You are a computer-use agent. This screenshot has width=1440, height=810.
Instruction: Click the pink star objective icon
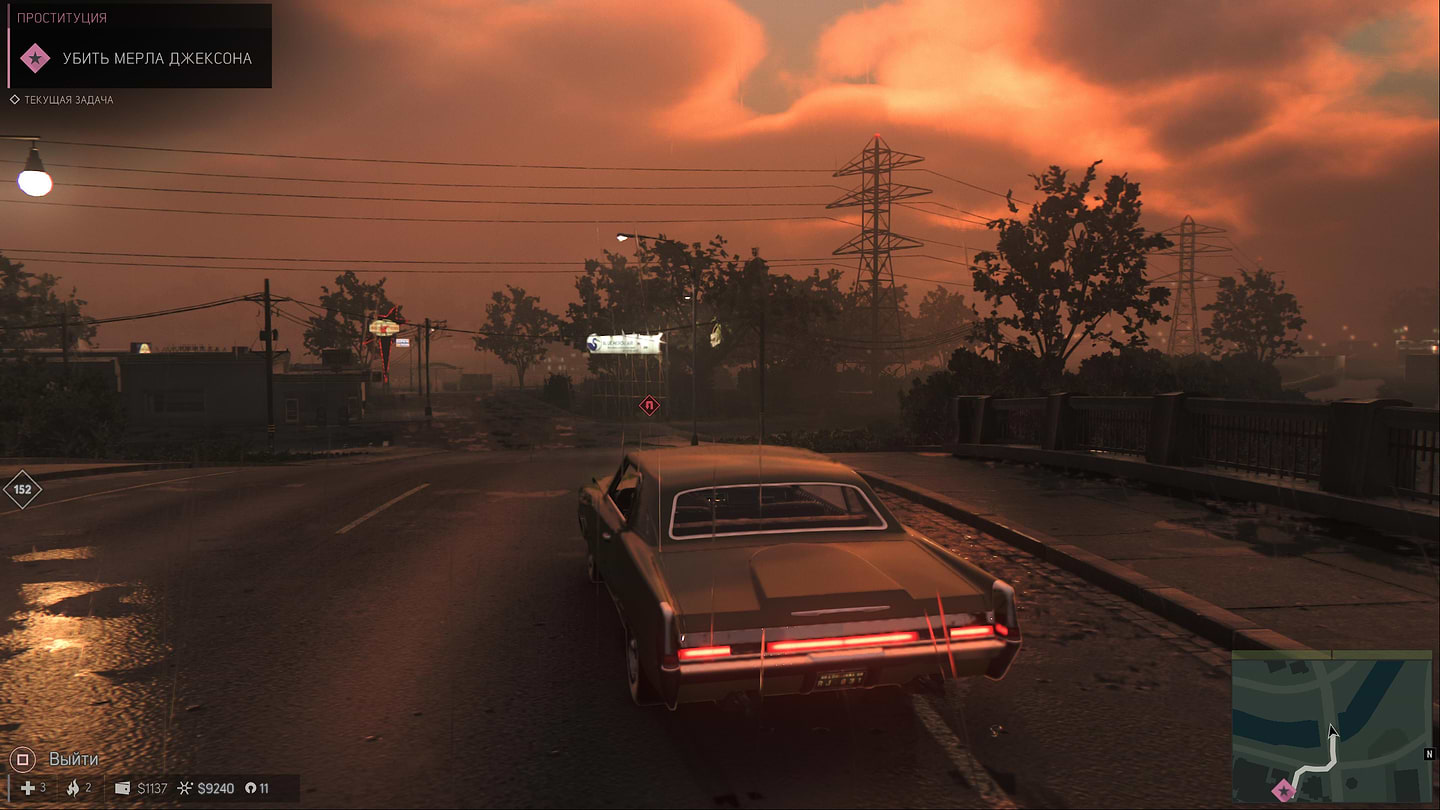tap(36, 58)
